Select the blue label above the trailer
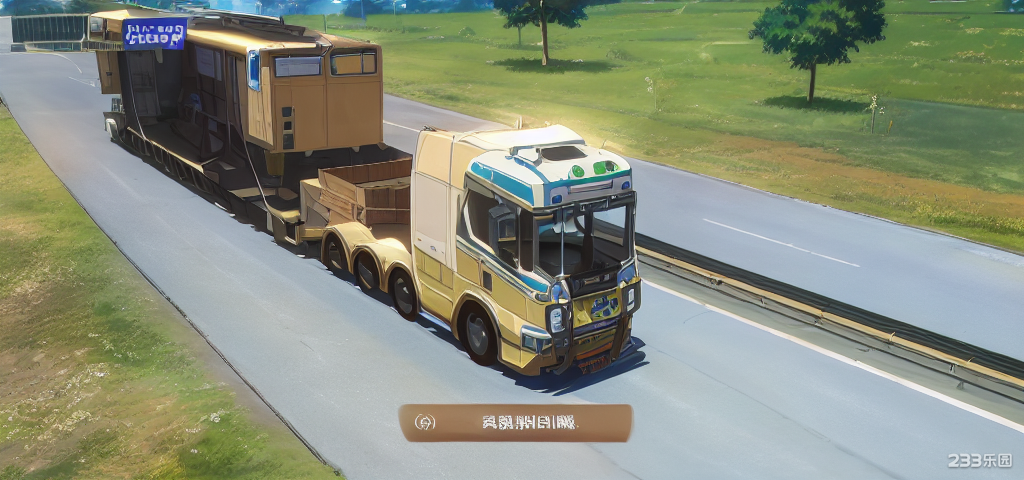 coord(154,33)
